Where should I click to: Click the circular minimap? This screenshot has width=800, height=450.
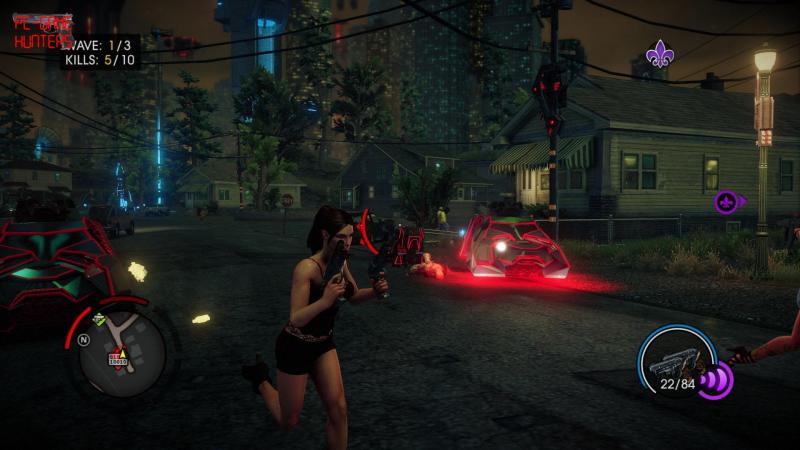(x=122, y=349)
